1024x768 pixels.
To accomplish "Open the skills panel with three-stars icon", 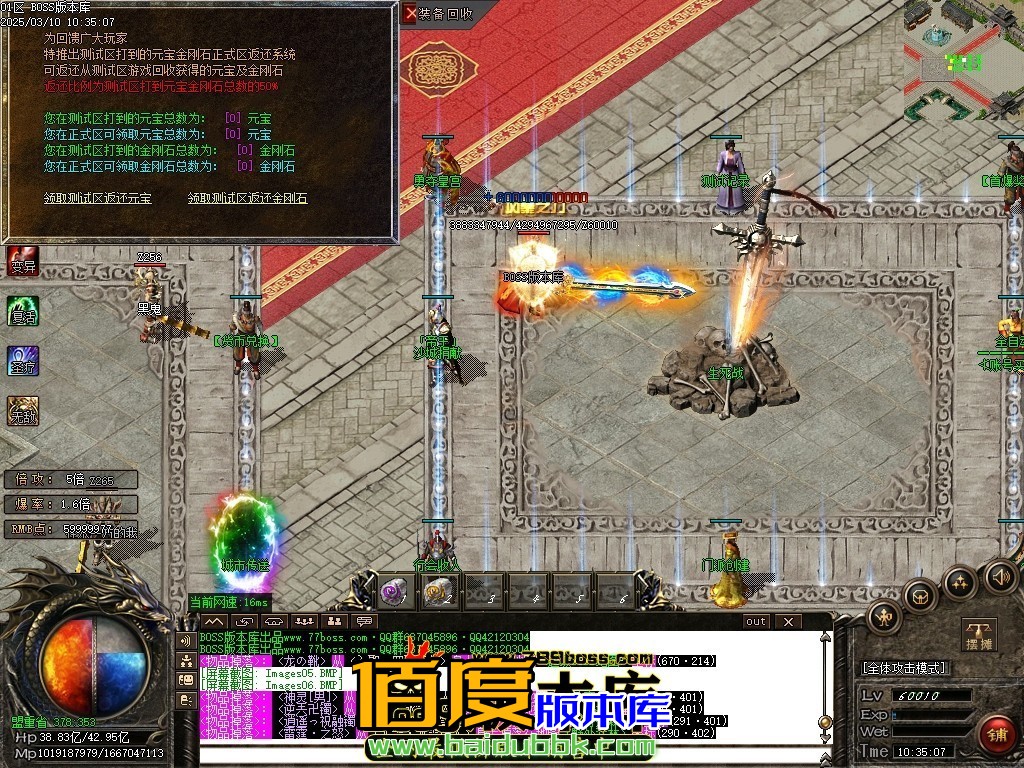I will [960, 581].
